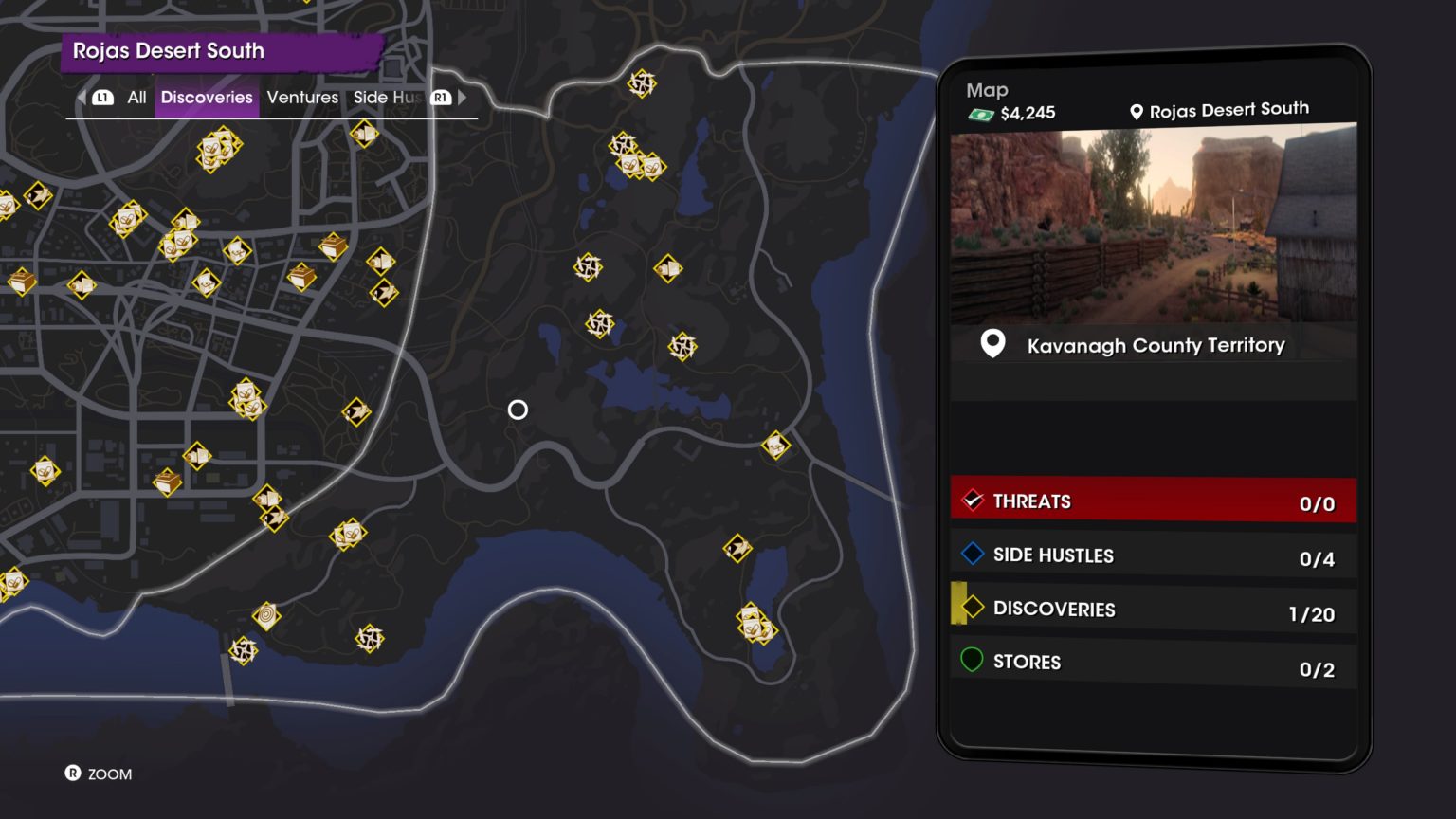This screenshot has width=1456, height=819.
Task: Click the Threats crosshair icon in the side panel
Action: pyautogui.click(x=973, y=500)
